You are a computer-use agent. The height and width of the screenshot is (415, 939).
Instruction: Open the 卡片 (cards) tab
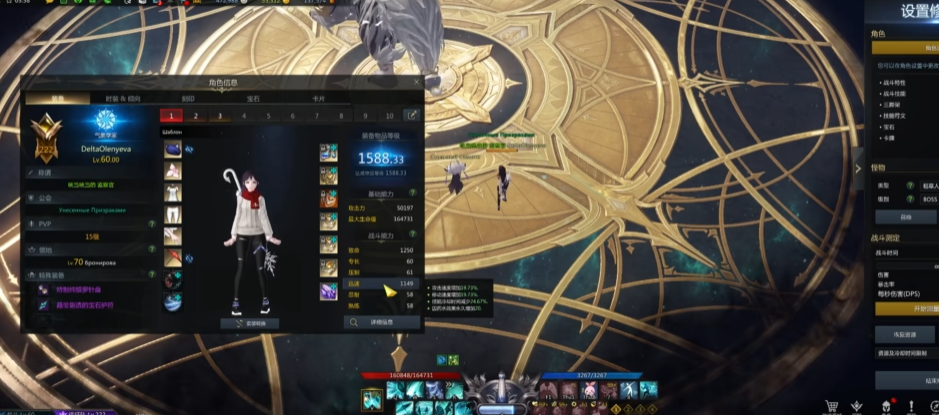(319, 99)
